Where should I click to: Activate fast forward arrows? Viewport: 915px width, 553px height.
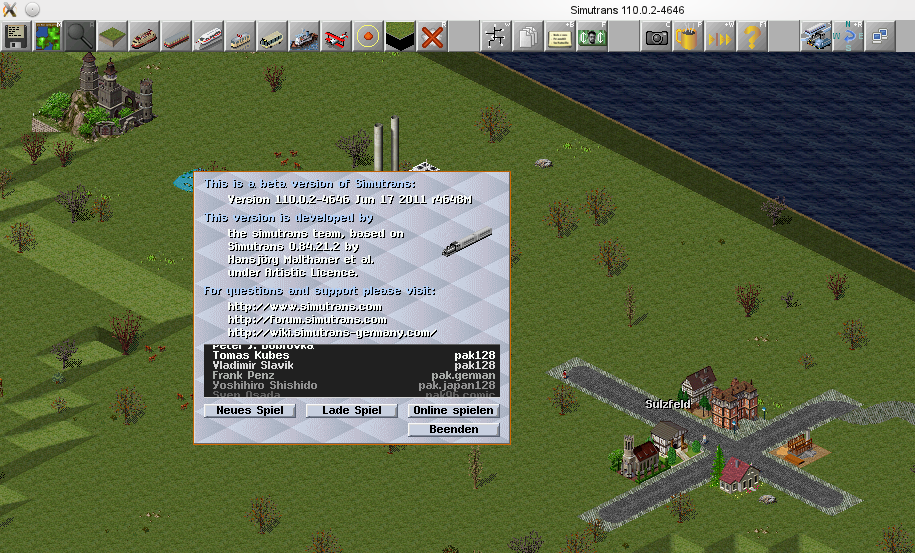pos(720,37)
